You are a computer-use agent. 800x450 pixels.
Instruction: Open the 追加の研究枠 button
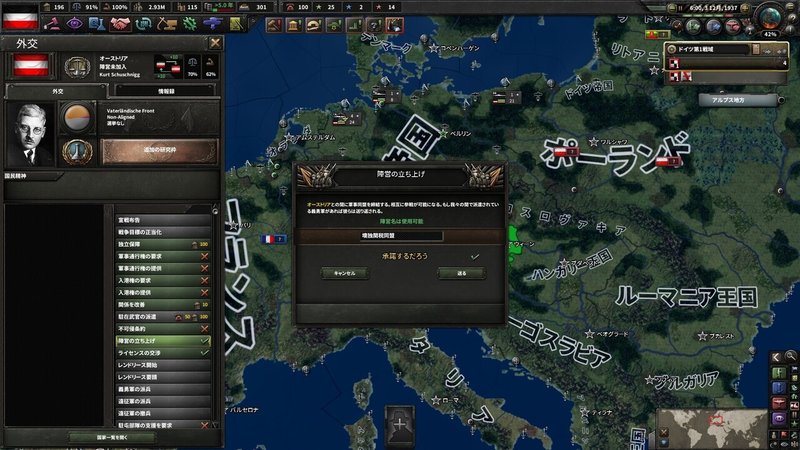[x=160, y=151]
